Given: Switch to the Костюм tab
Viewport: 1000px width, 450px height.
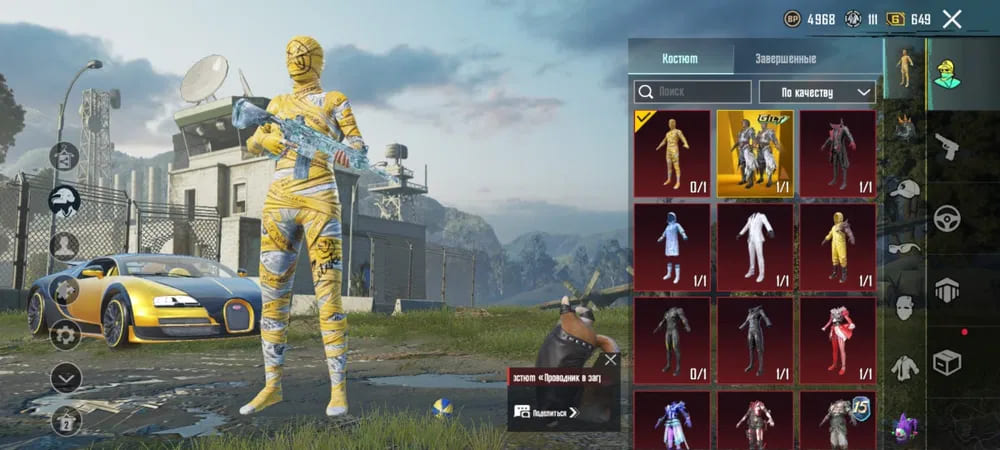Looking at the screenshot, I should click(x=680, y=59).
